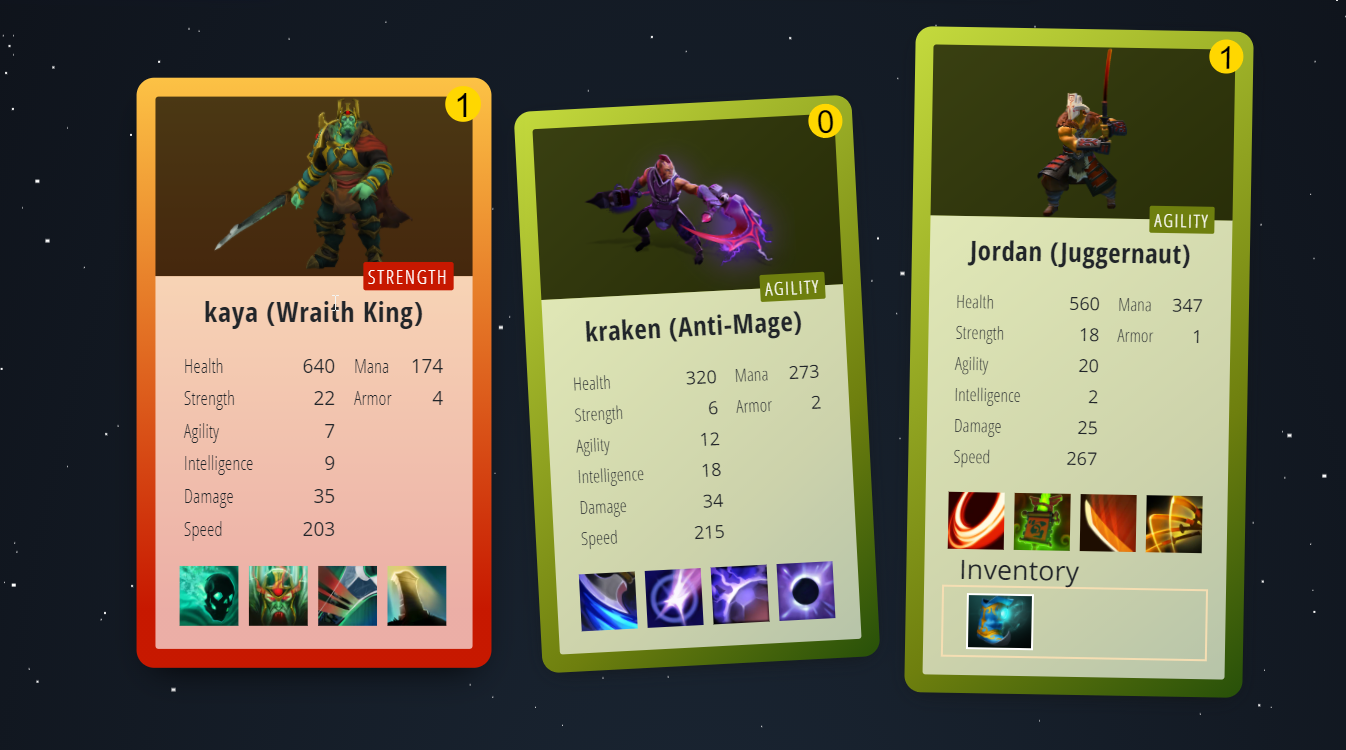The width and height of the screenshot is (1346, 750).
Task: Click Juggernaut's Omnislash ultimate icon
Action: point(1173,522)
